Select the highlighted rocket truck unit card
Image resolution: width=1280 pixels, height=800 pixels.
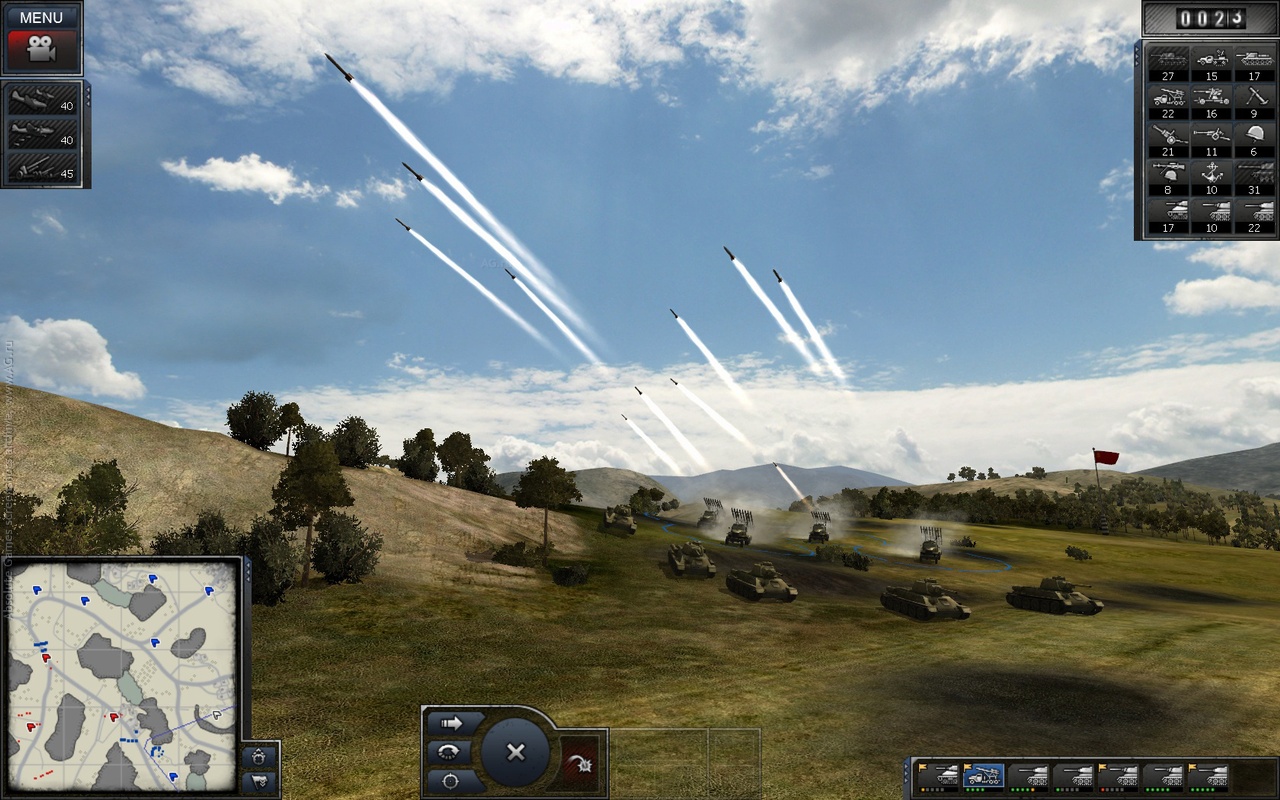pos(984,776)
